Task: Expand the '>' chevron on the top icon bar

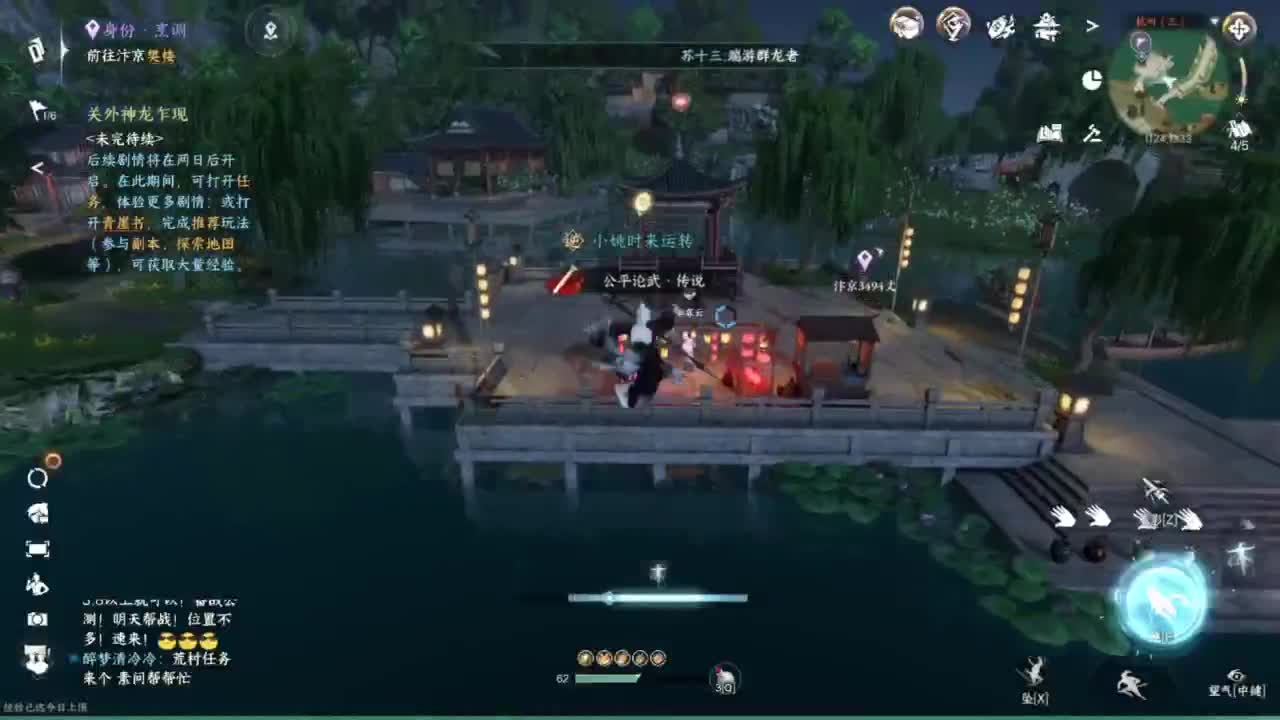Action: [x=1092, y=27]
